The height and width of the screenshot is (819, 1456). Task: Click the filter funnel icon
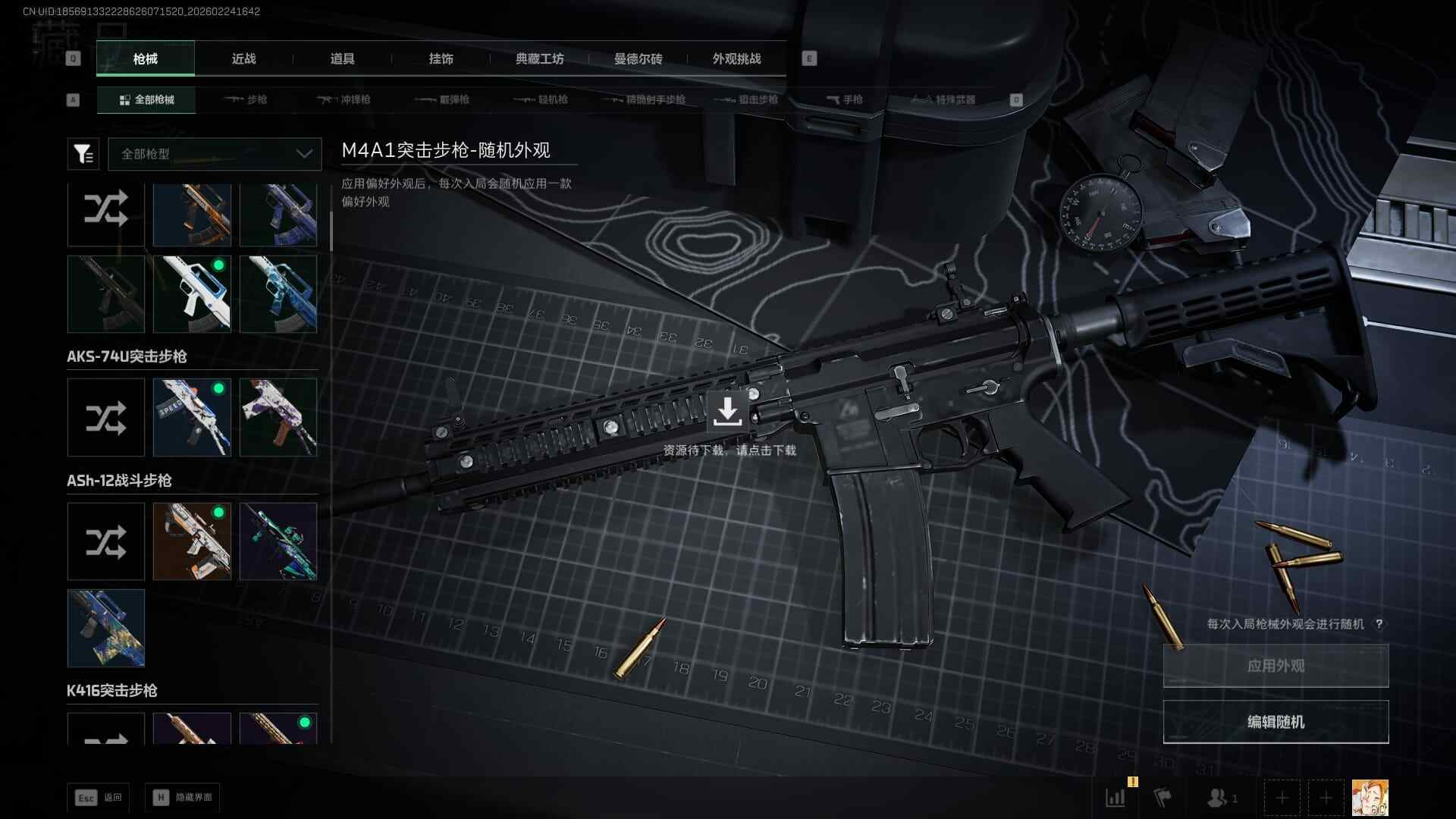pyautogui.click(x=83, y=154)
